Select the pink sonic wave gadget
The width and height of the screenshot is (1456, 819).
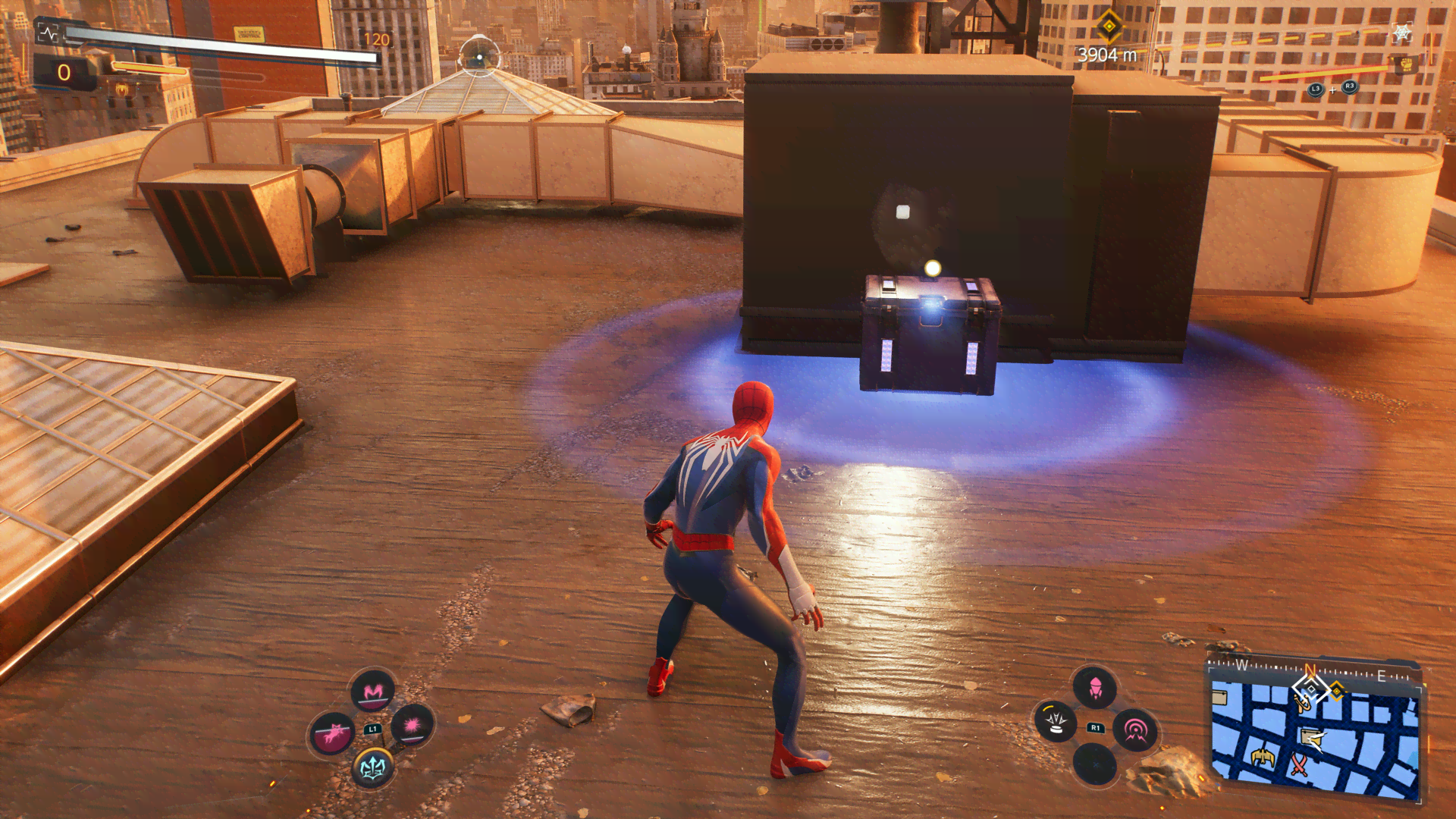pos(1135,730)
